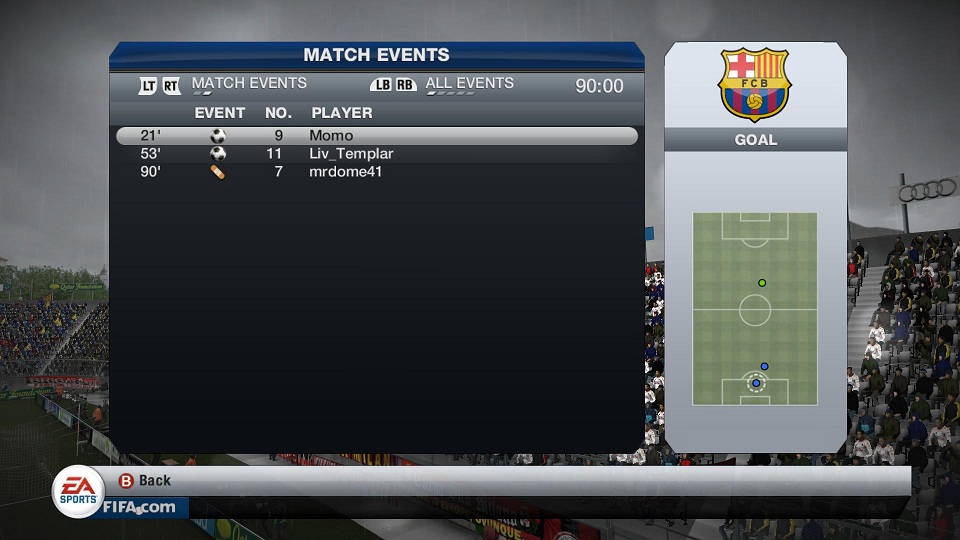Click the goal position pitch map

pos(755,309)
